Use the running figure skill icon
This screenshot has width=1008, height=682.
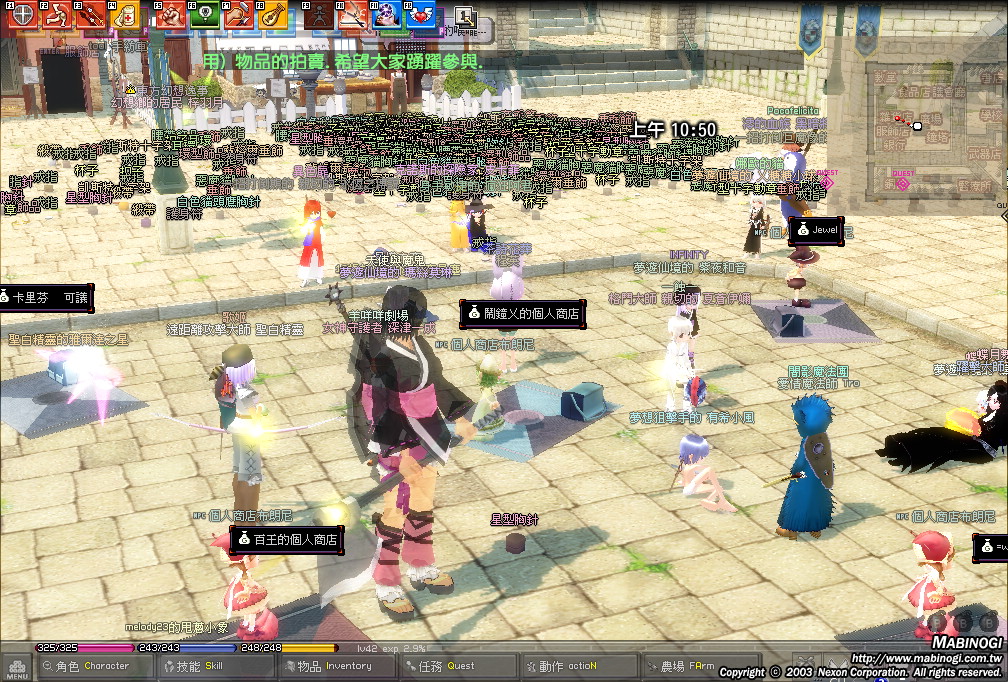57,15
